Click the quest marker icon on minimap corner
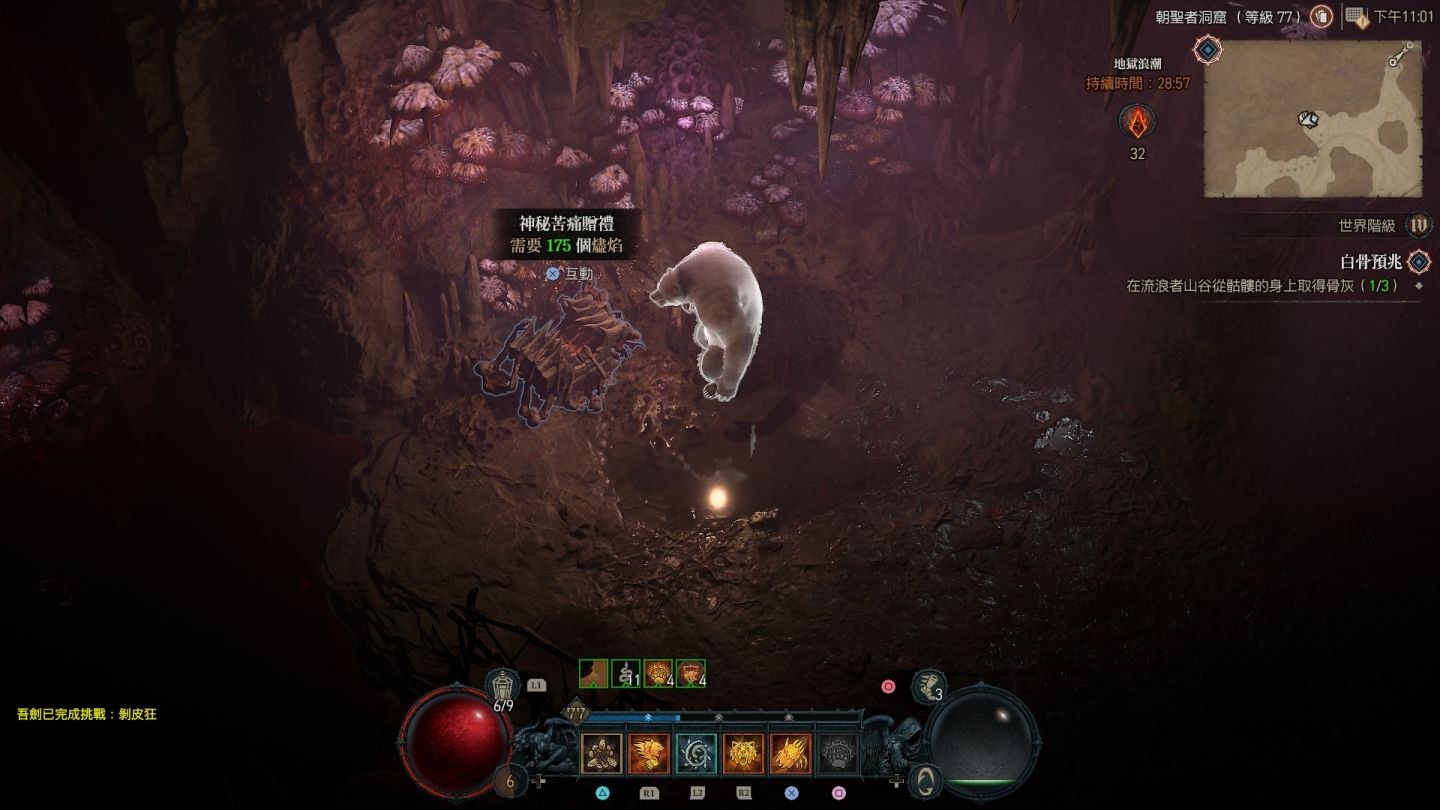 [1208, 49]
